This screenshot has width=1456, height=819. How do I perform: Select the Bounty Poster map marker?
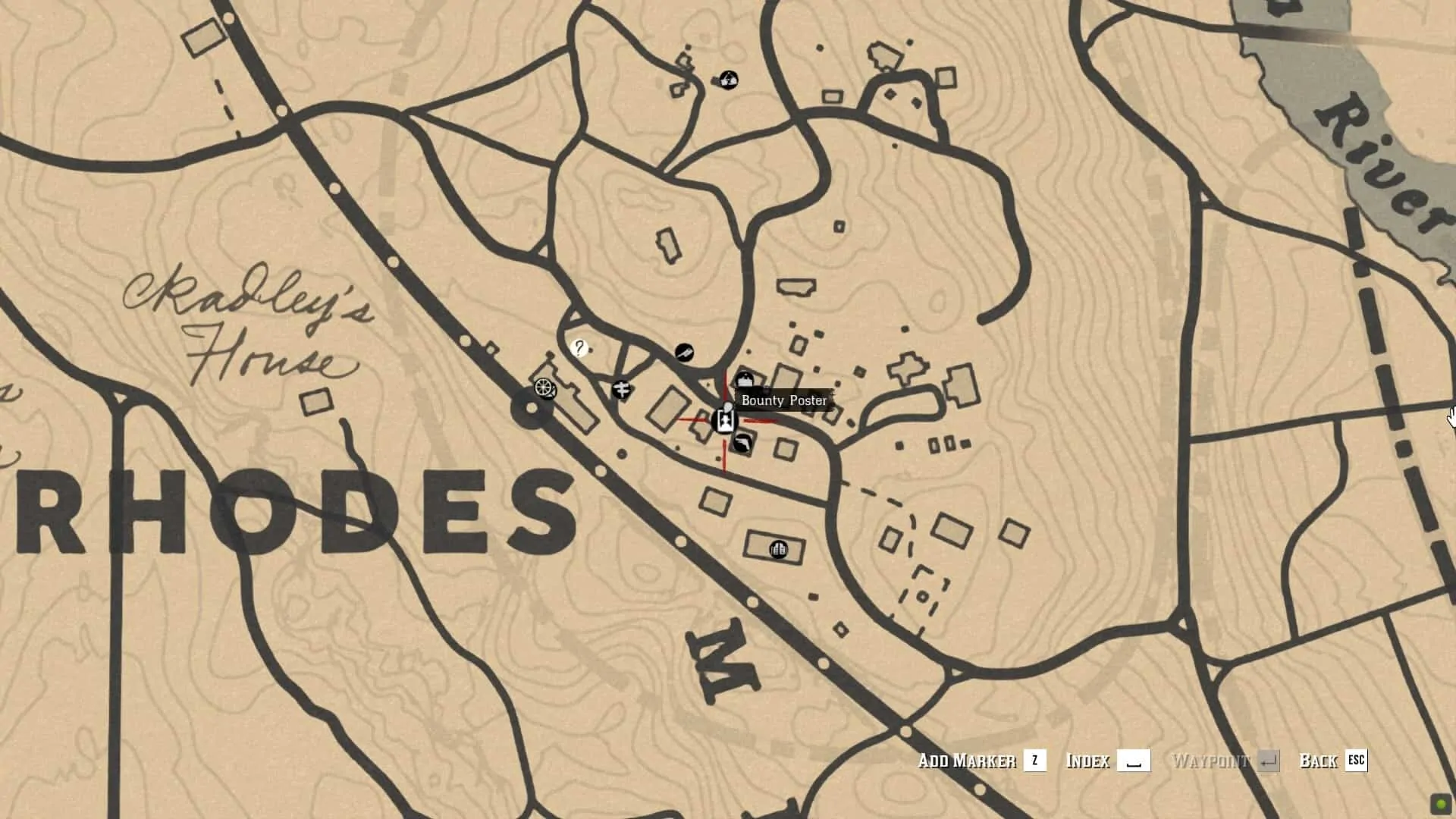click(725, 420)
